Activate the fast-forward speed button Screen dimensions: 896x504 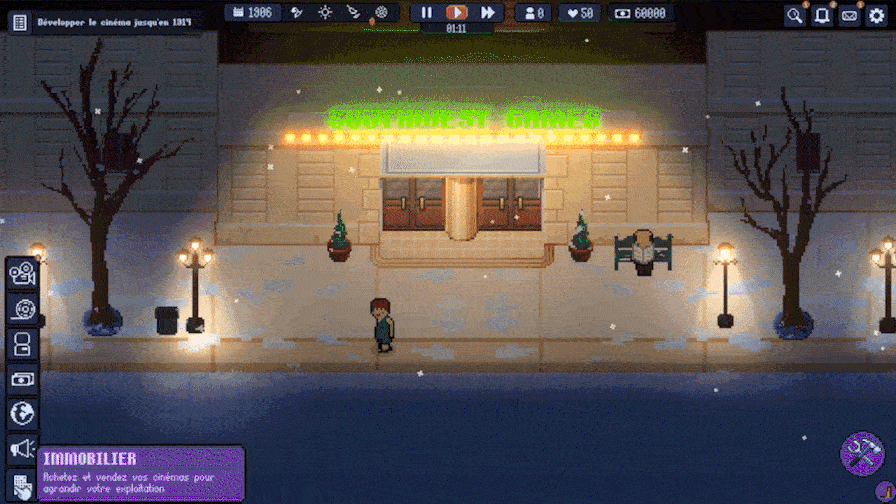pos(487,13)
